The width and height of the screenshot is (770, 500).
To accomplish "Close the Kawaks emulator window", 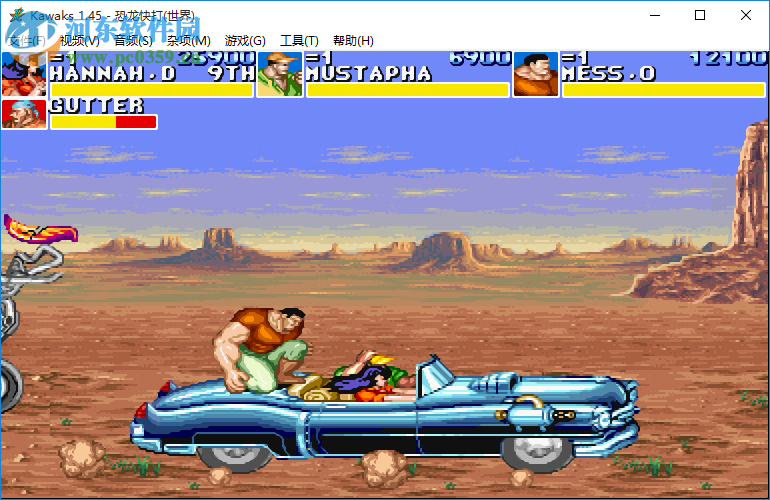I will coord(746,15).
